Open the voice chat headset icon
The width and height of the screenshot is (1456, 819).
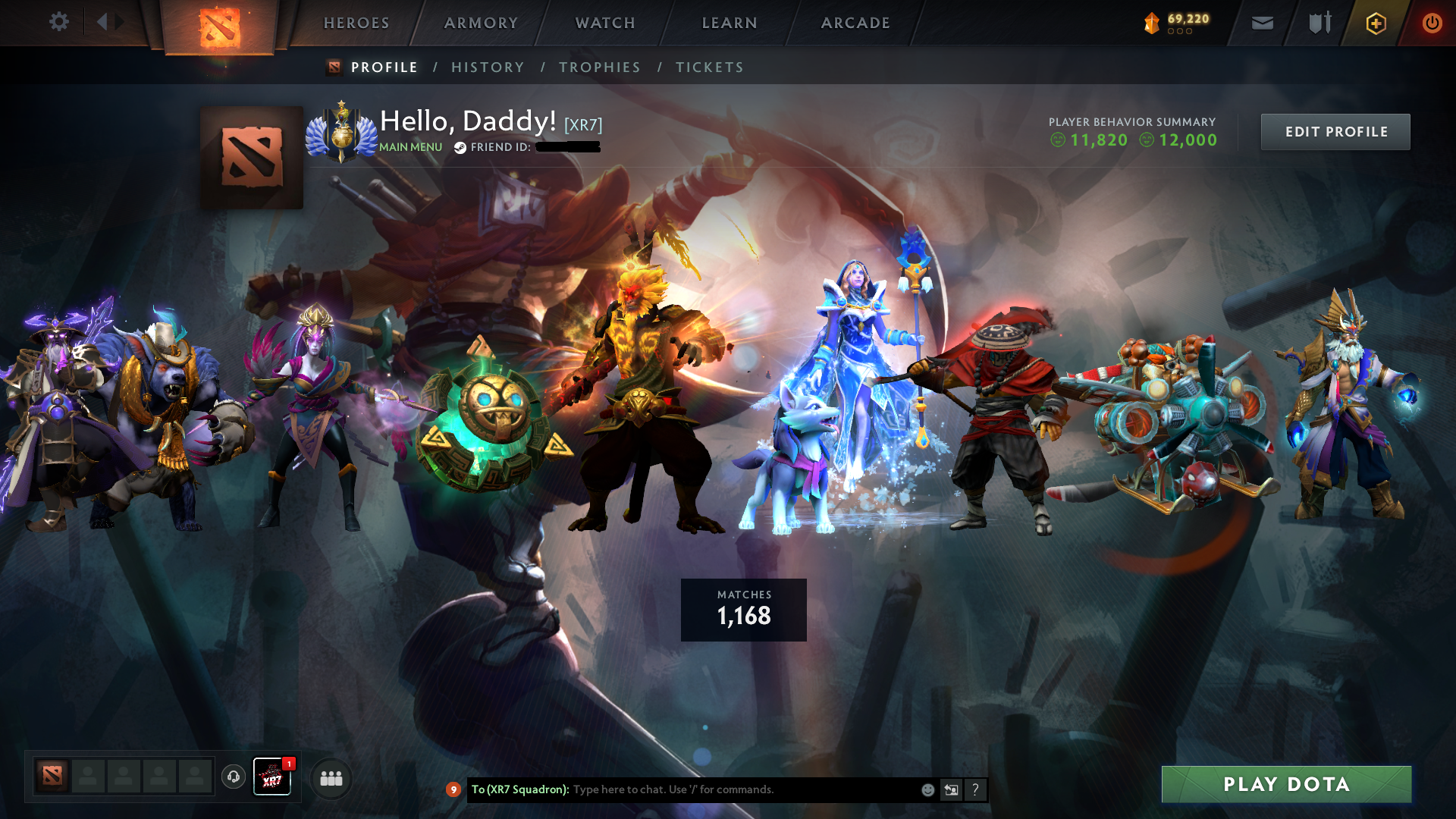tap(233, 777)
